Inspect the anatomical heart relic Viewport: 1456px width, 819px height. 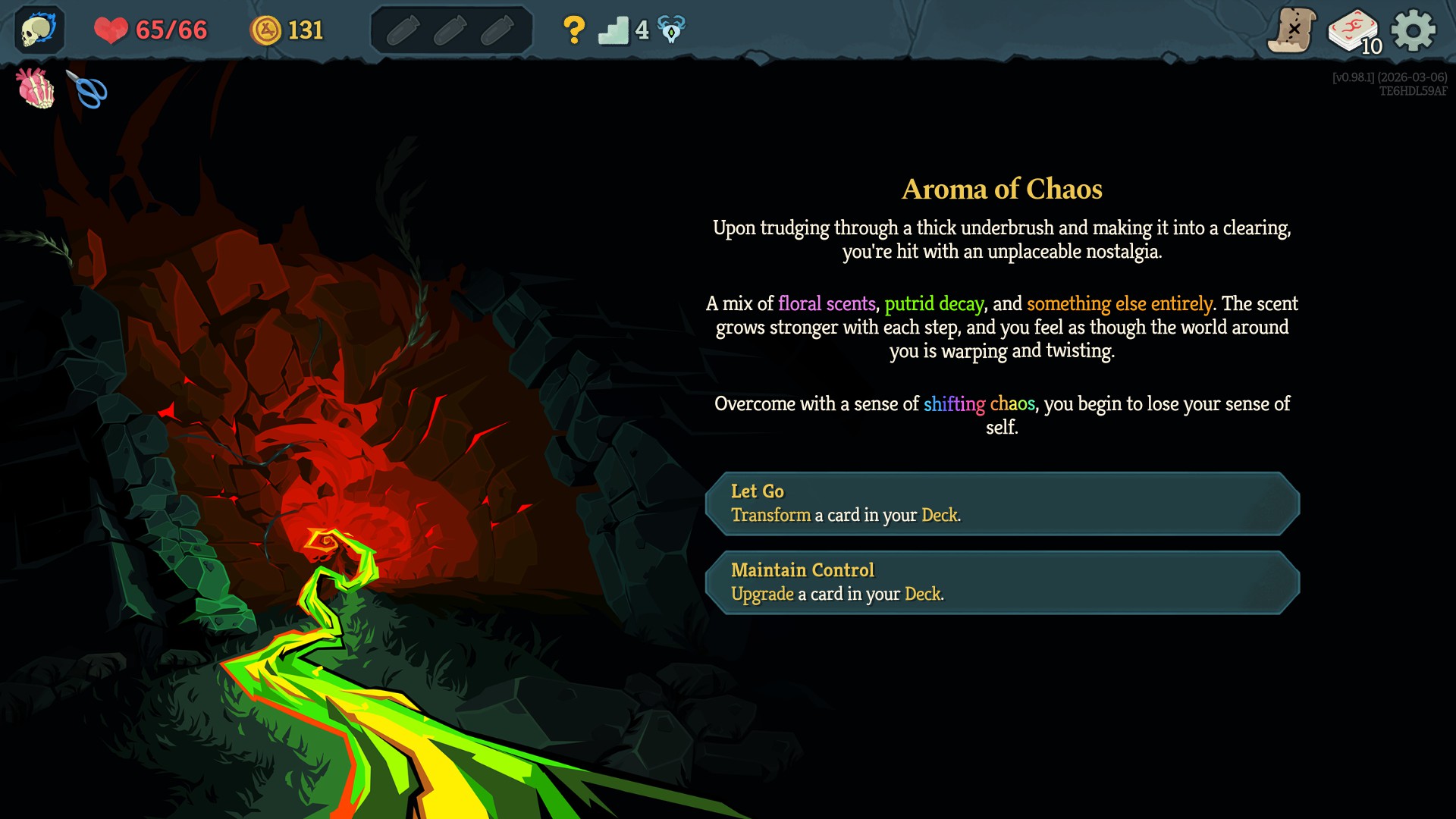pos(33,89)
